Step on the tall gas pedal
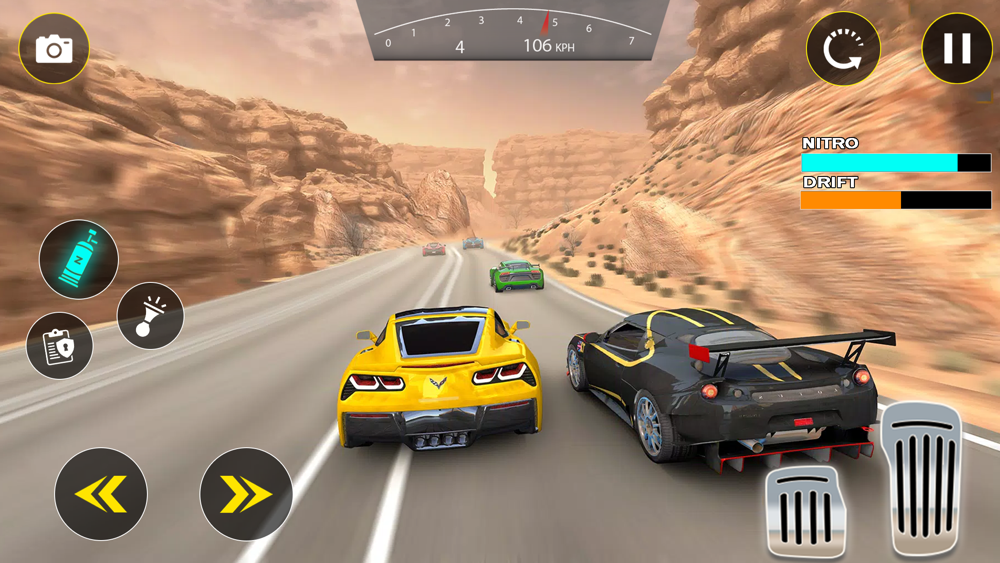The height and width of the screenshot is (563, 1000). (x=921, y=478)
